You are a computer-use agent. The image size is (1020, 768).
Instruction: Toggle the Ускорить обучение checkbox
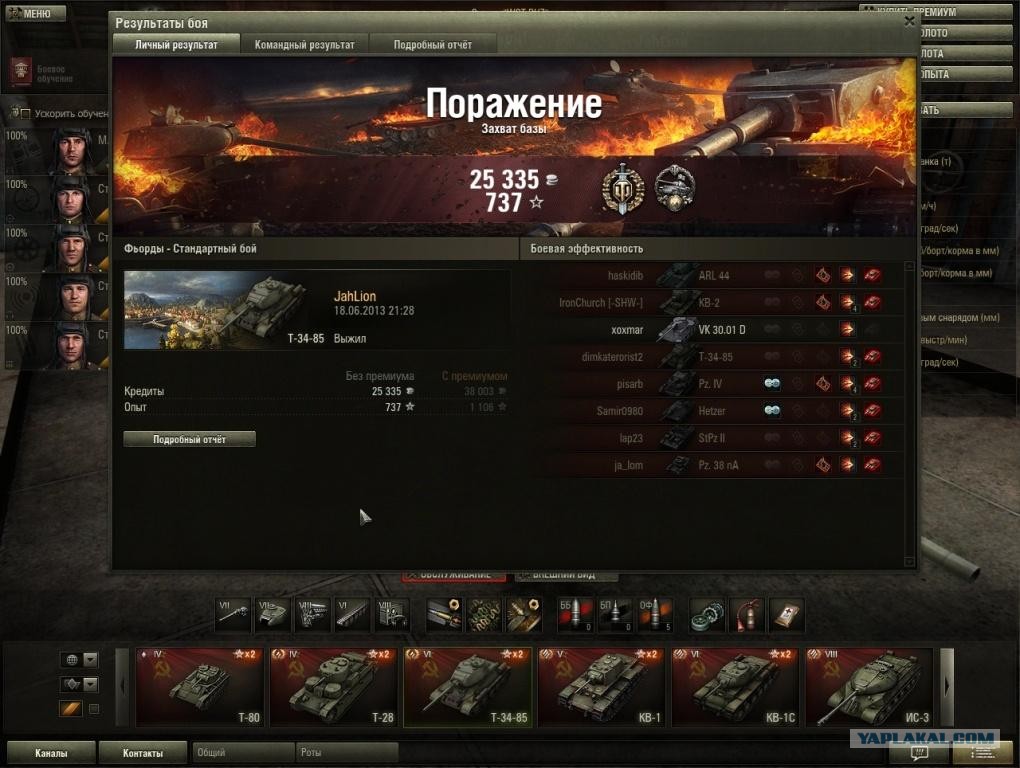pyautogui.click(x=26, y=114)
